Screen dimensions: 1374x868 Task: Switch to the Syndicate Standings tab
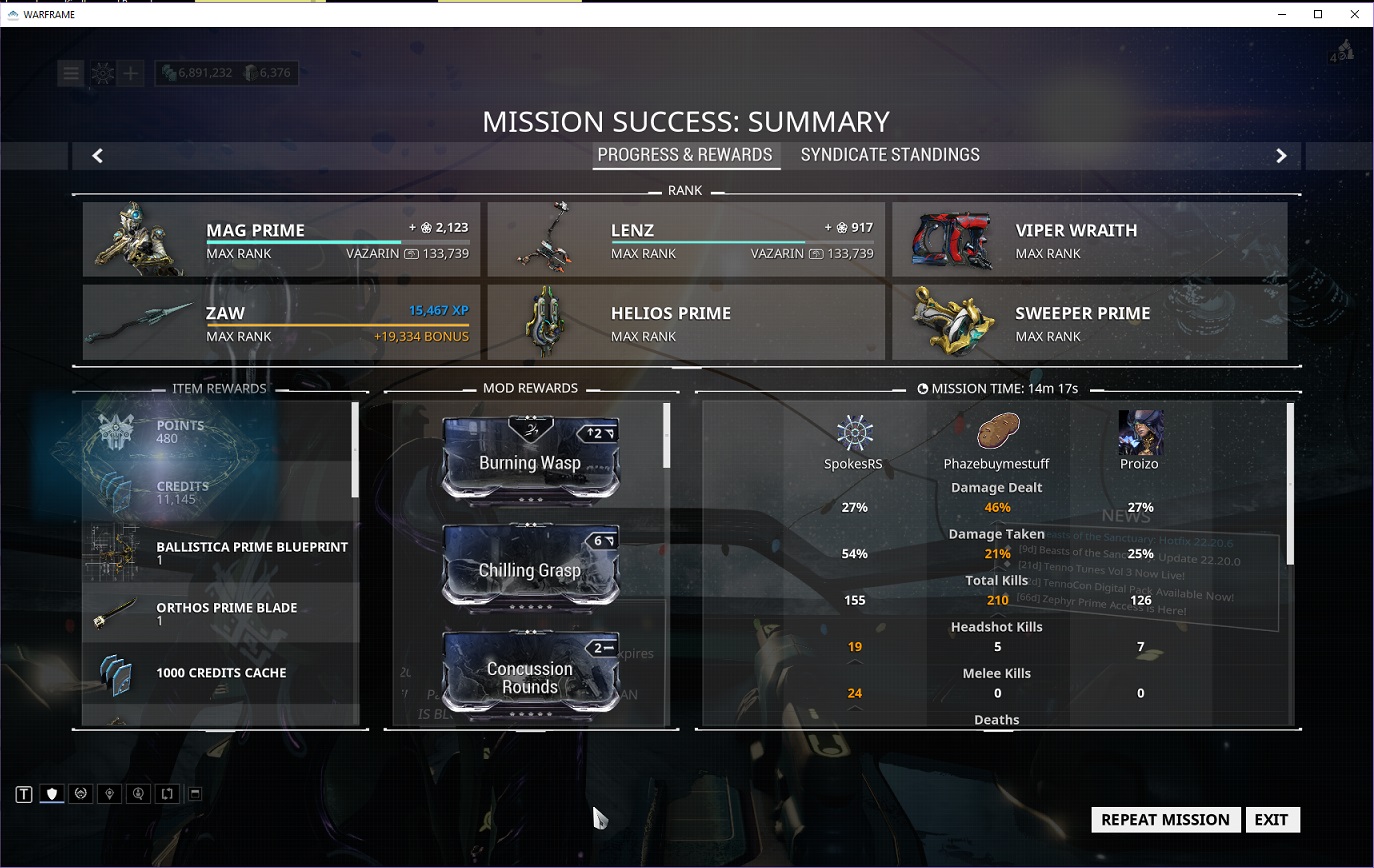click(890, 155)
